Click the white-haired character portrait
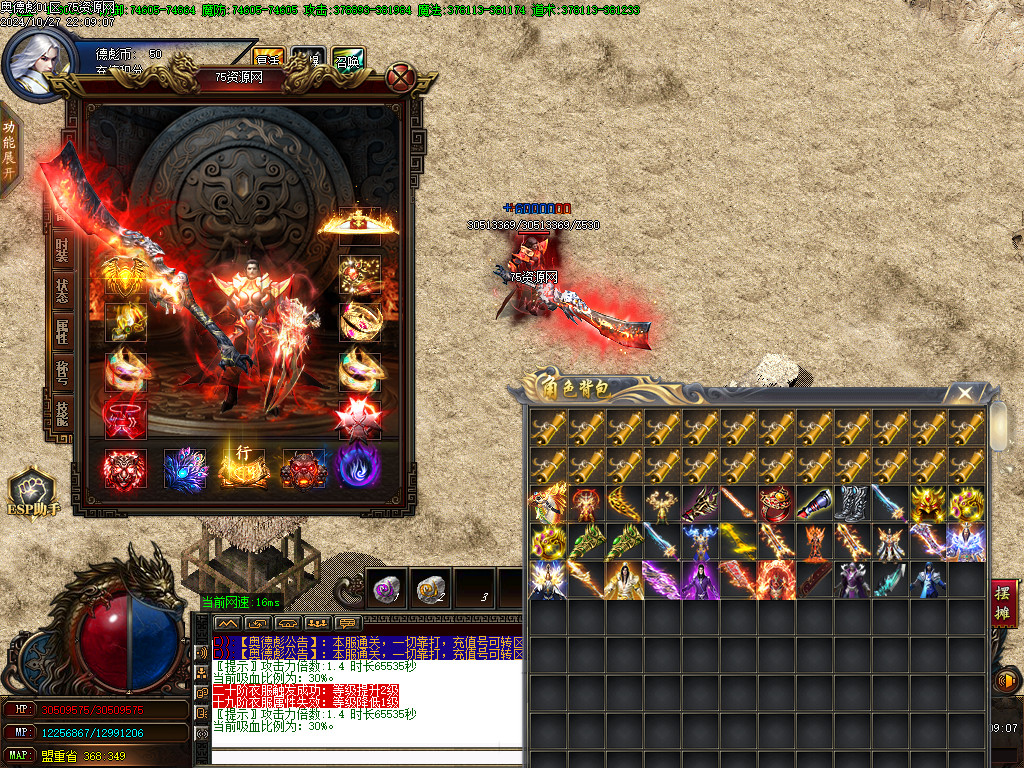Image resolution: width=1024 pixels, height=768 pixels. point(36,62)
